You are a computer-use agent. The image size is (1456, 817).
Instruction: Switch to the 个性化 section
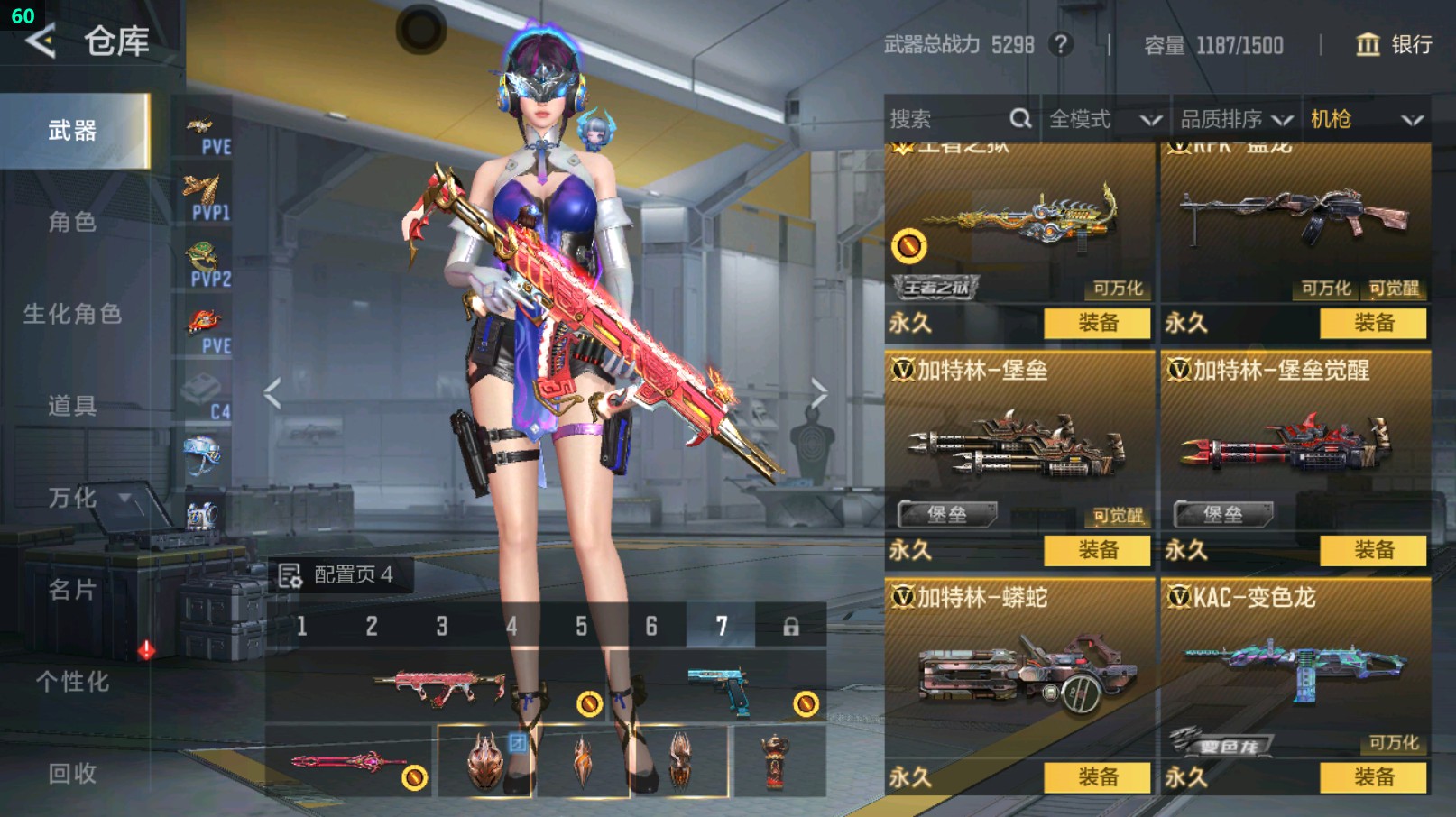point(72,682)
